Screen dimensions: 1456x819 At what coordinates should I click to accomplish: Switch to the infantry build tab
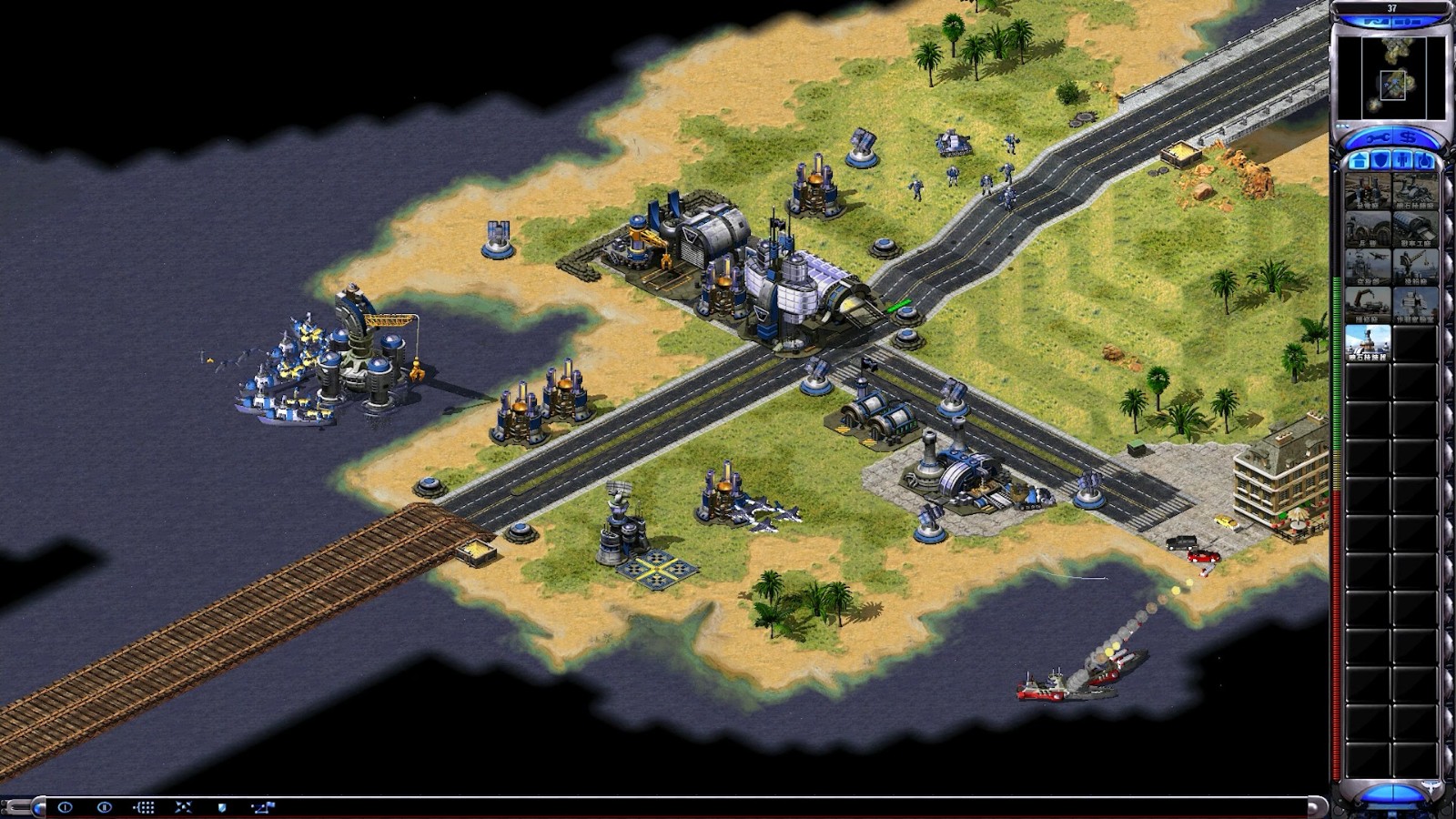(x=1402, y=161)
